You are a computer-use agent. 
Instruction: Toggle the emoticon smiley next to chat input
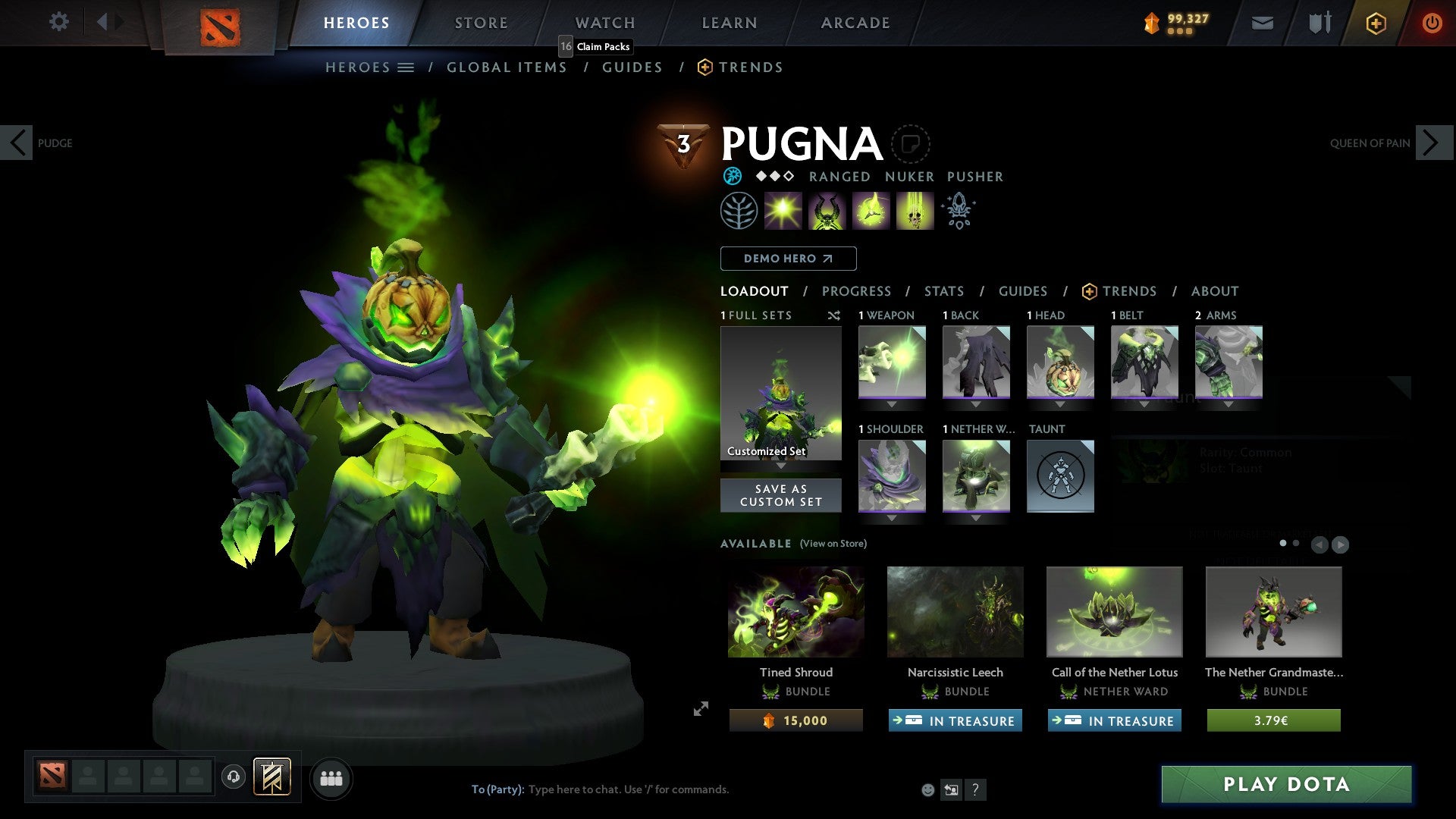tap(928, 789)
